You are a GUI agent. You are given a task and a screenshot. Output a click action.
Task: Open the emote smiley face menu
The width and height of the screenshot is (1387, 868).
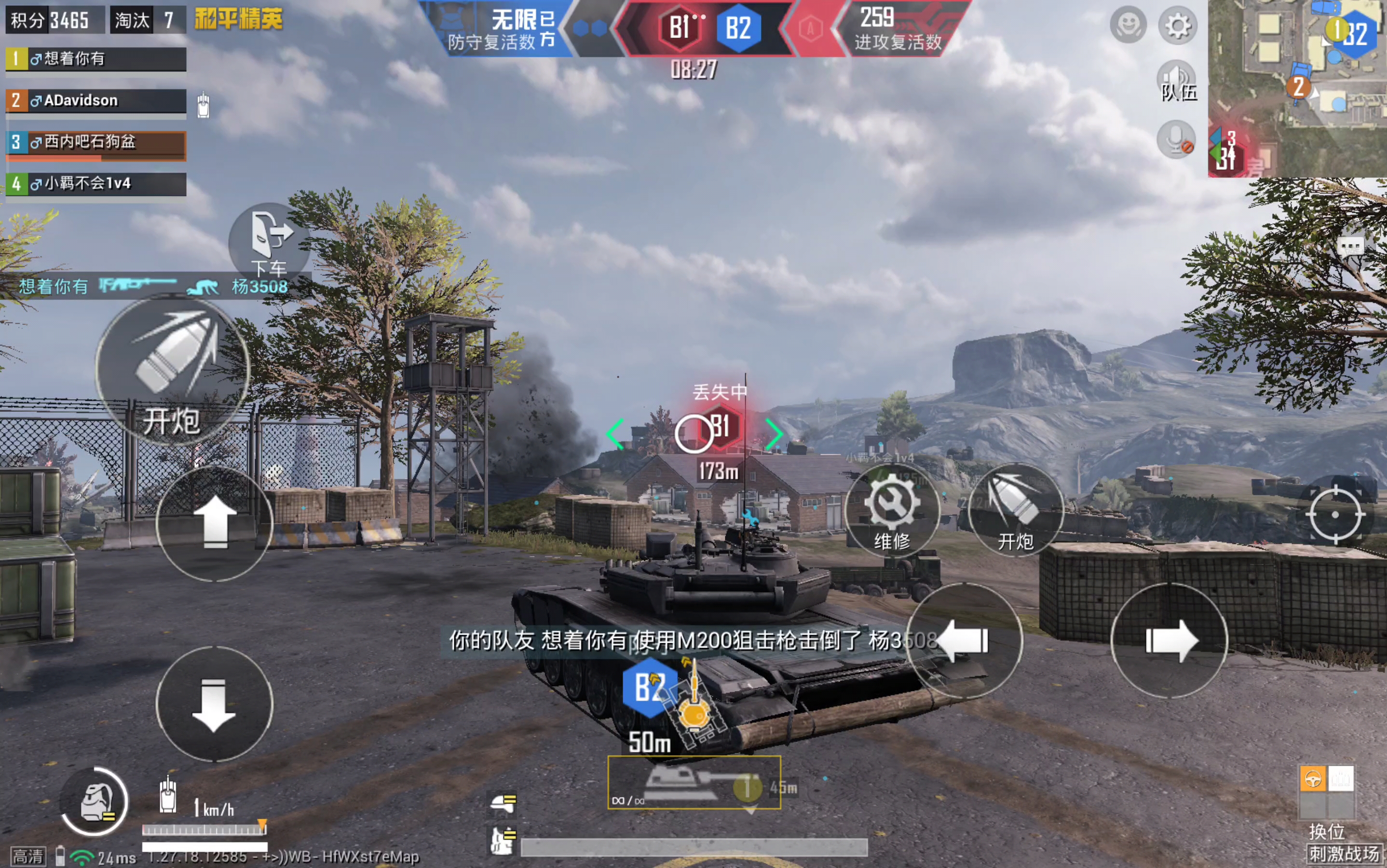(1128, 26)
